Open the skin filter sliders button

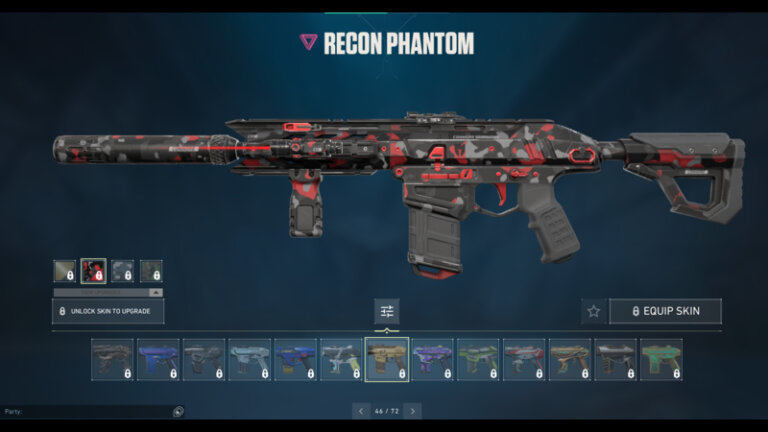[x=386, y=311]
